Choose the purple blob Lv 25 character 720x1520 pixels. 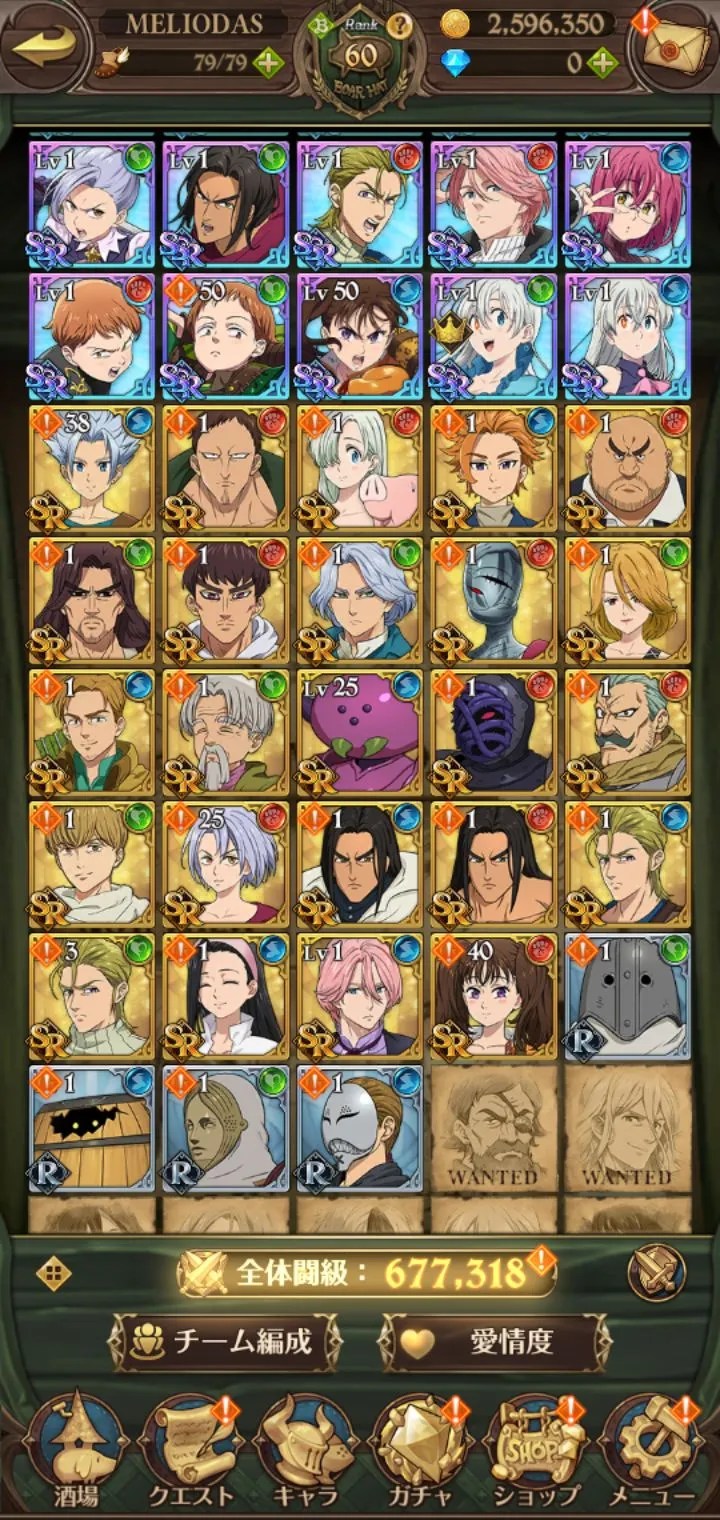point(359,731)
